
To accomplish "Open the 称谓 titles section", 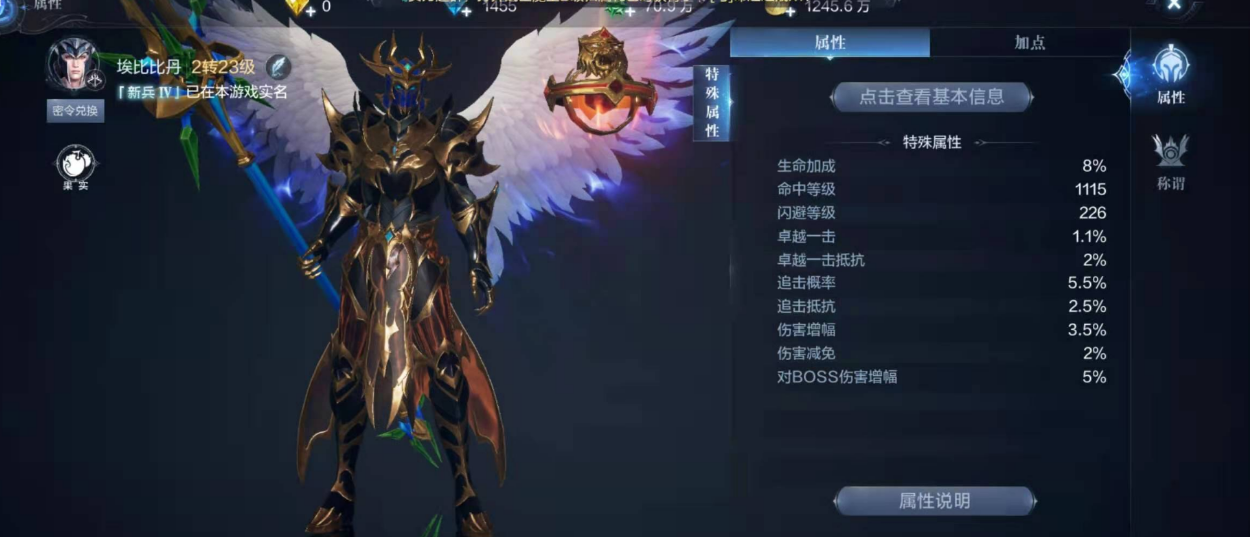I will (x=1170, y=162).
